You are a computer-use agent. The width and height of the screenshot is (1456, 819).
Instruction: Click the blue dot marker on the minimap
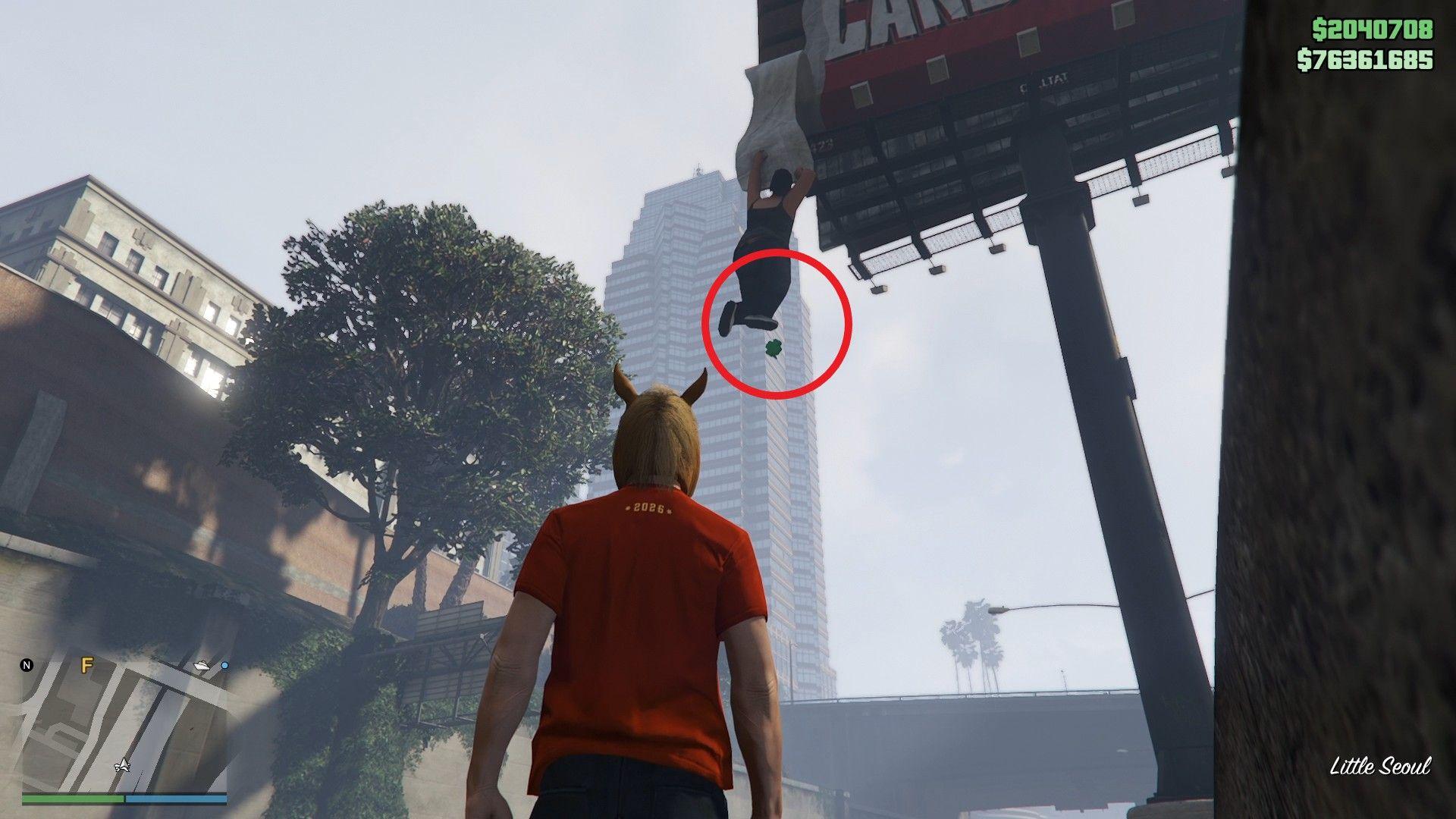click(x=226, y=667)
